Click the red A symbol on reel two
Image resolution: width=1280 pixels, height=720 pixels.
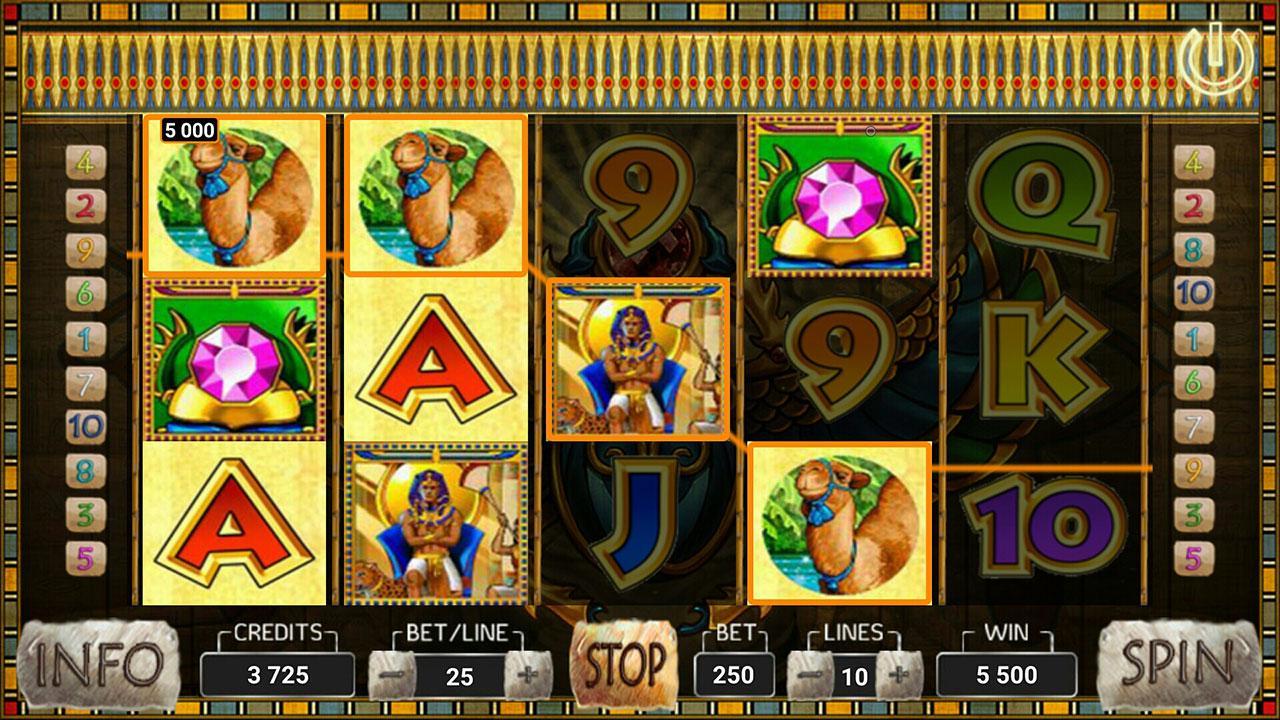click(435, 360)
